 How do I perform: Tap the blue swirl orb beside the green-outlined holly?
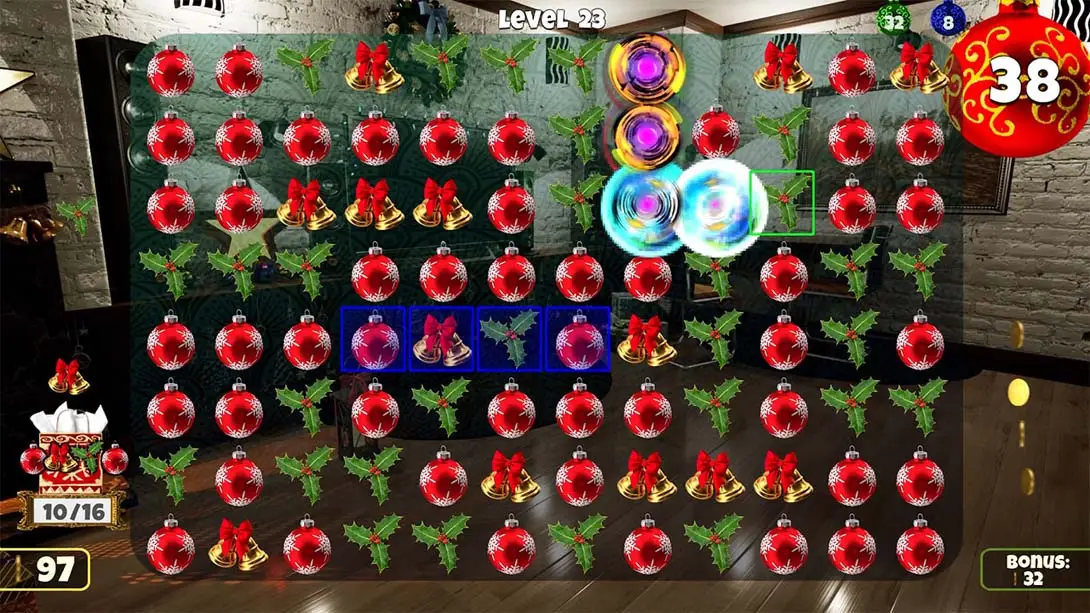713,206
